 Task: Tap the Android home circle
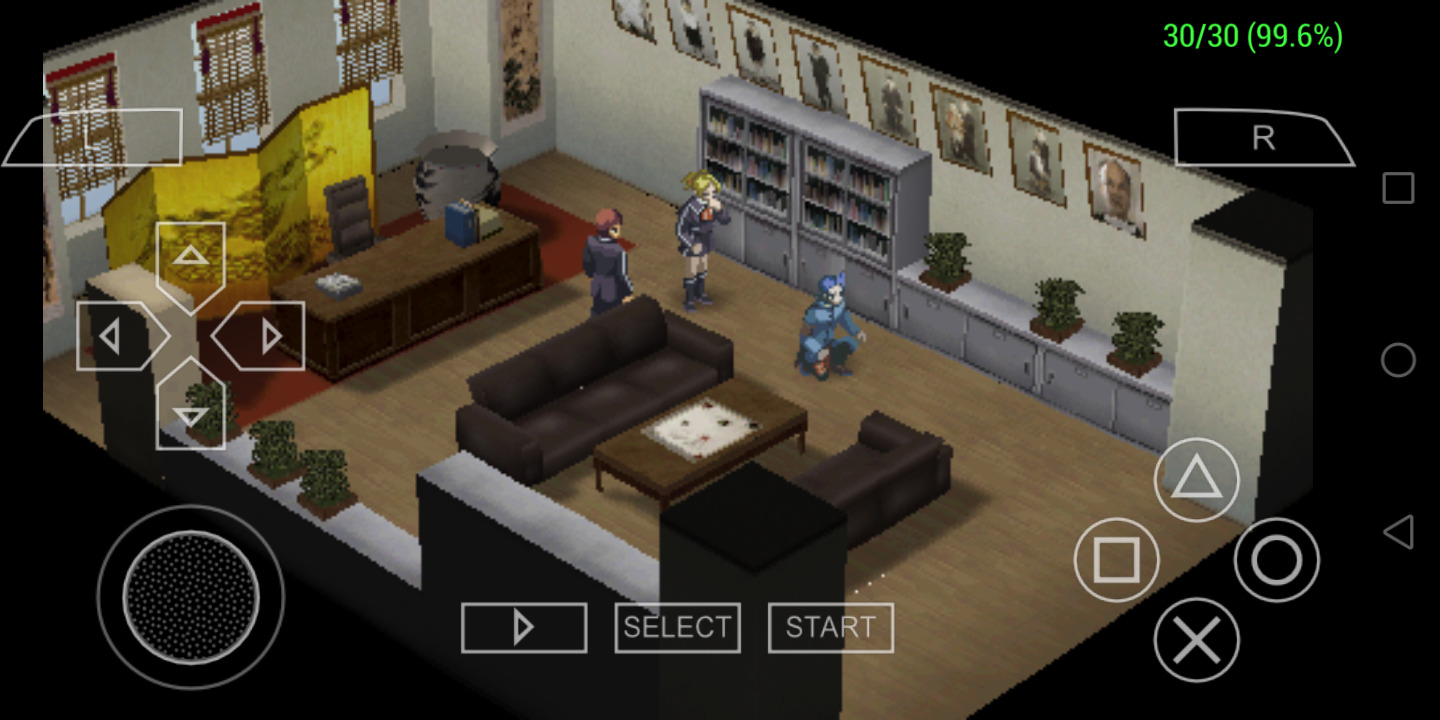coord(1398,360)
